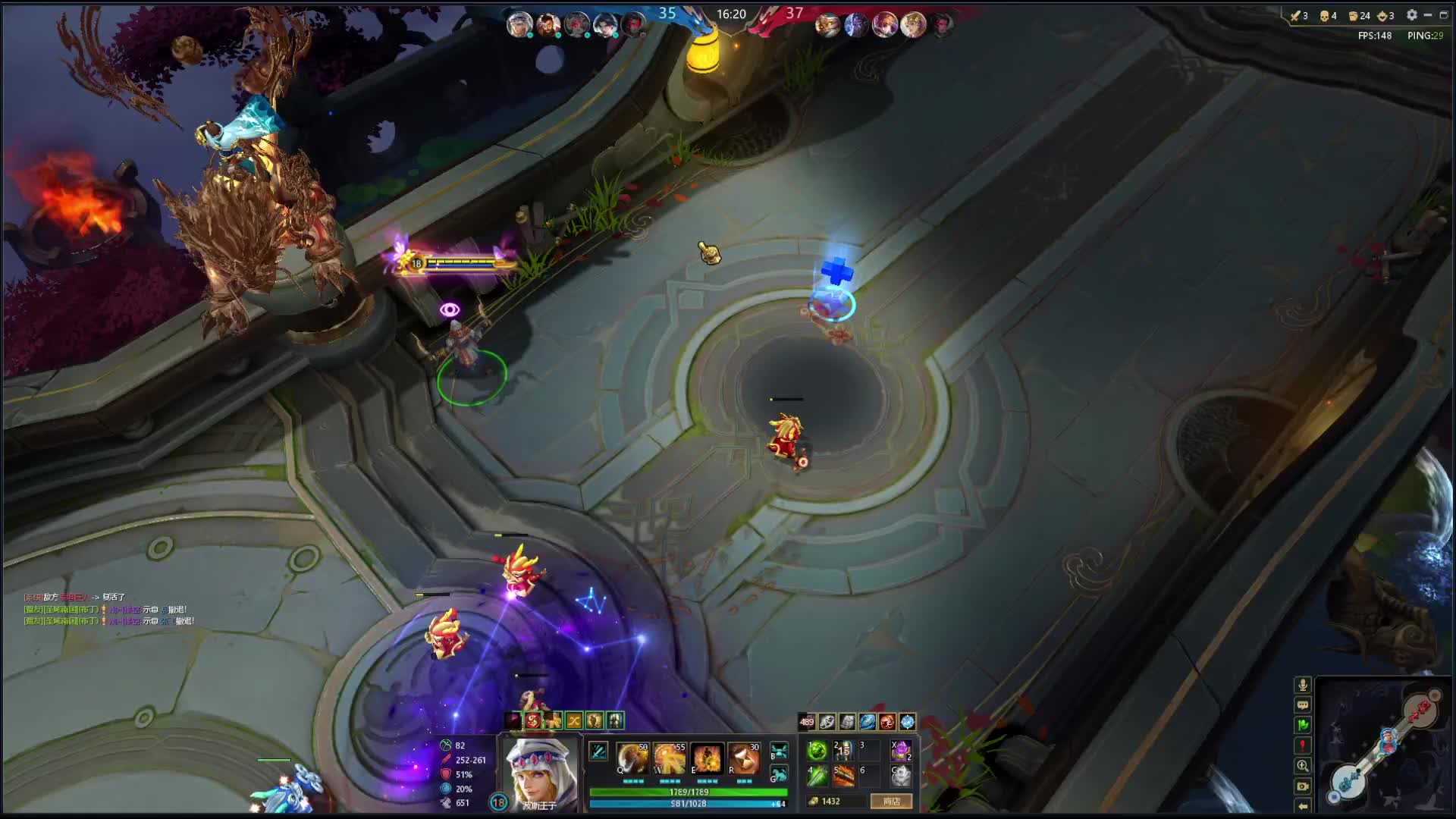Click the B recall icon
Screen dimensions: 1456x819
[779, 751]
